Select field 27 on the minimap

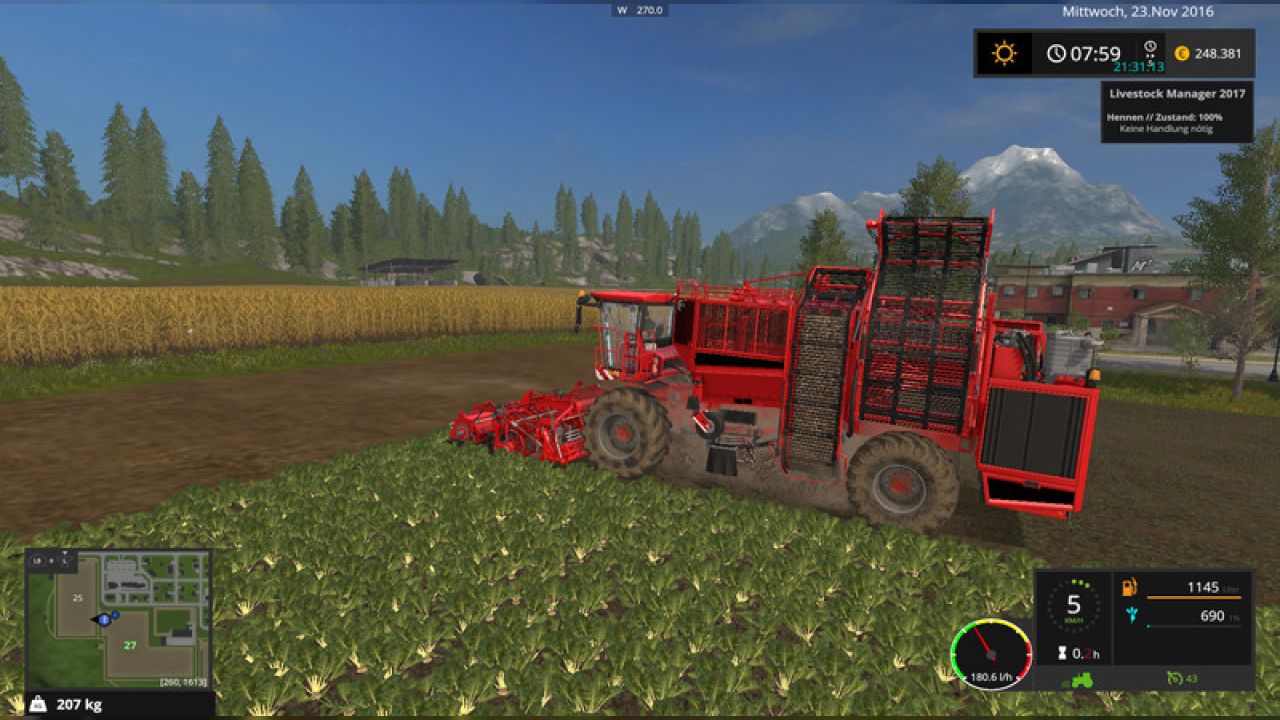[130, 645]
